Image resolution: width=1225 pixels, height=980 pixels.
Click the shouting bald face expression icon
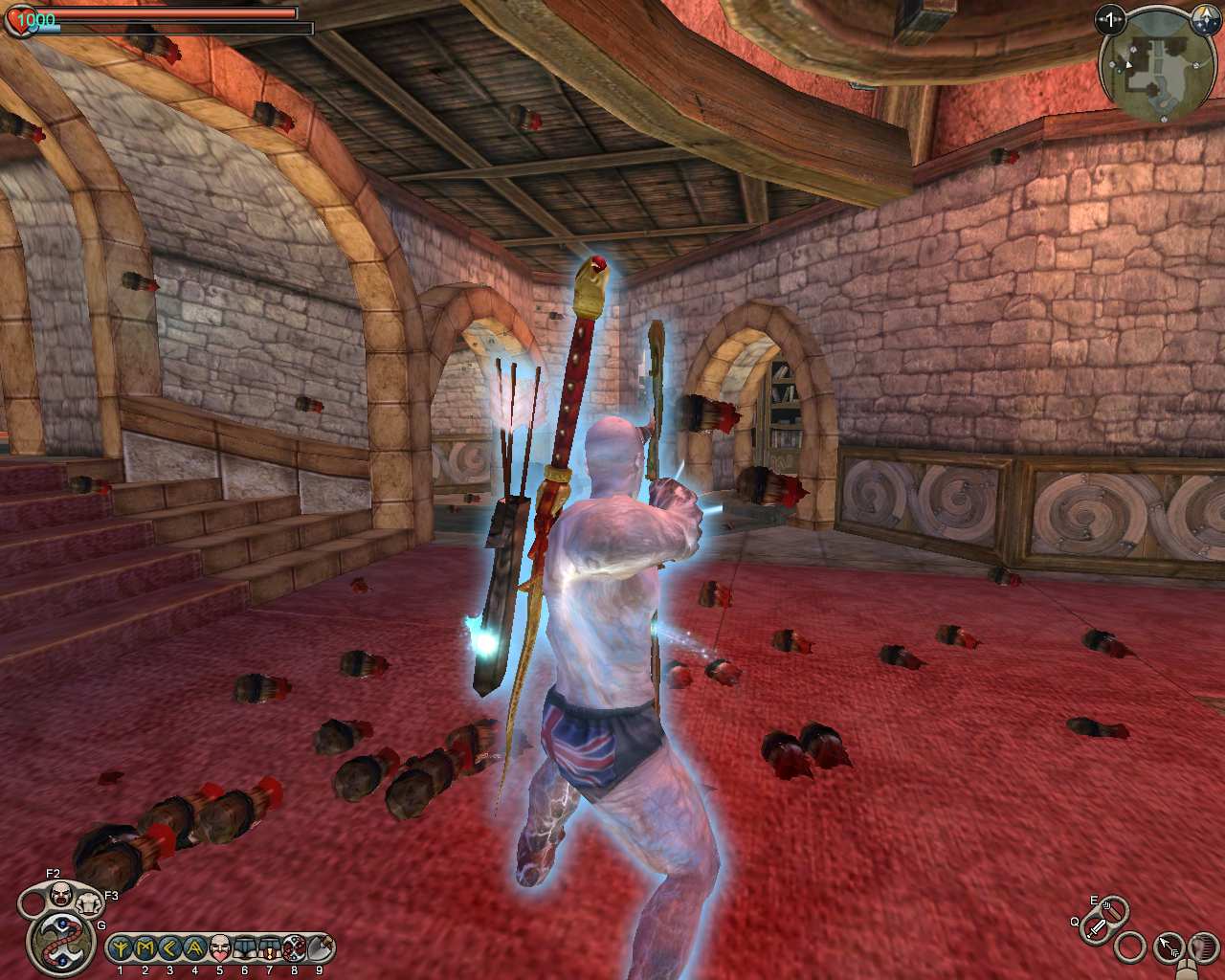pos(60,895)
